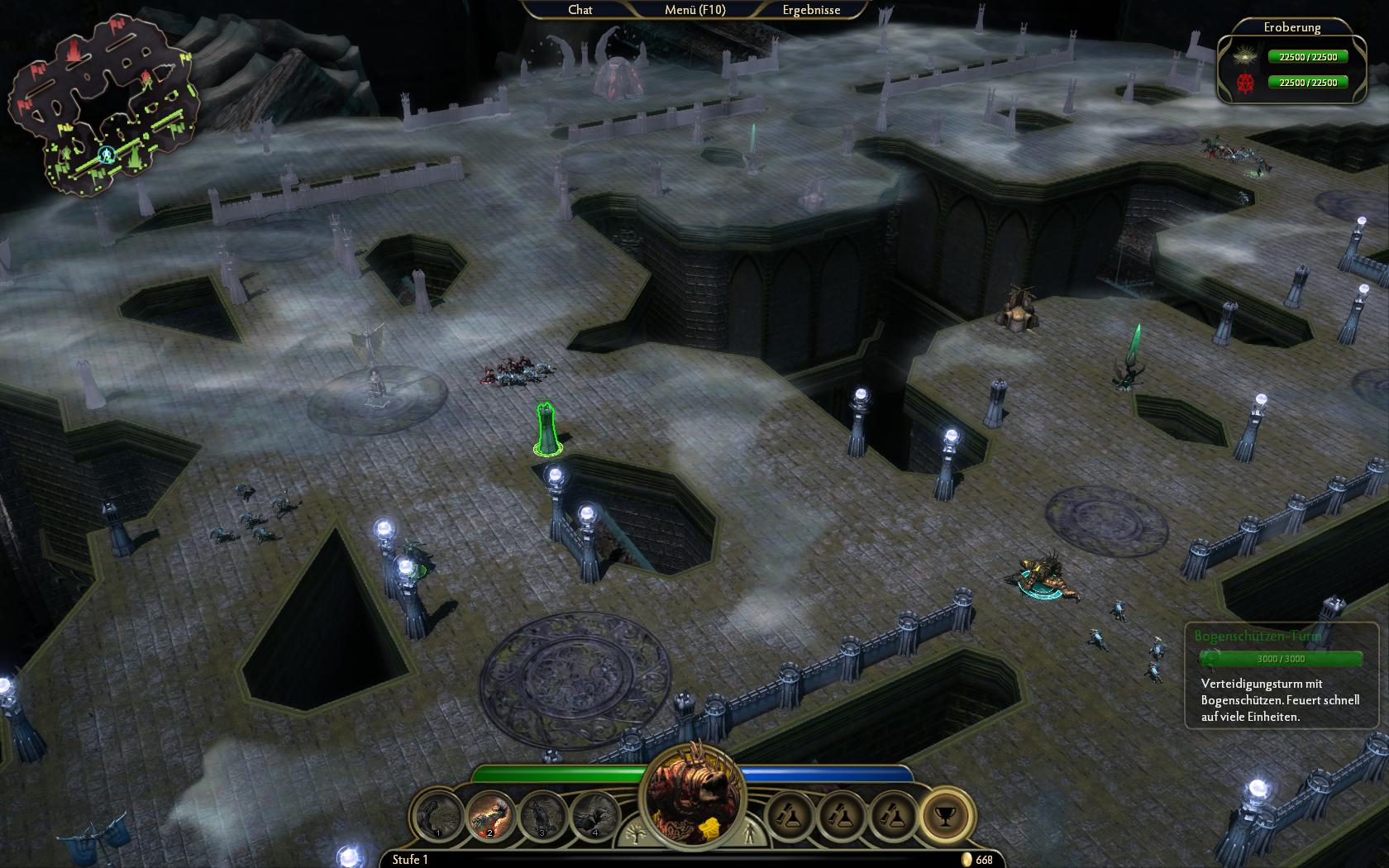Trigger ability slot 3

coord(543,815)
